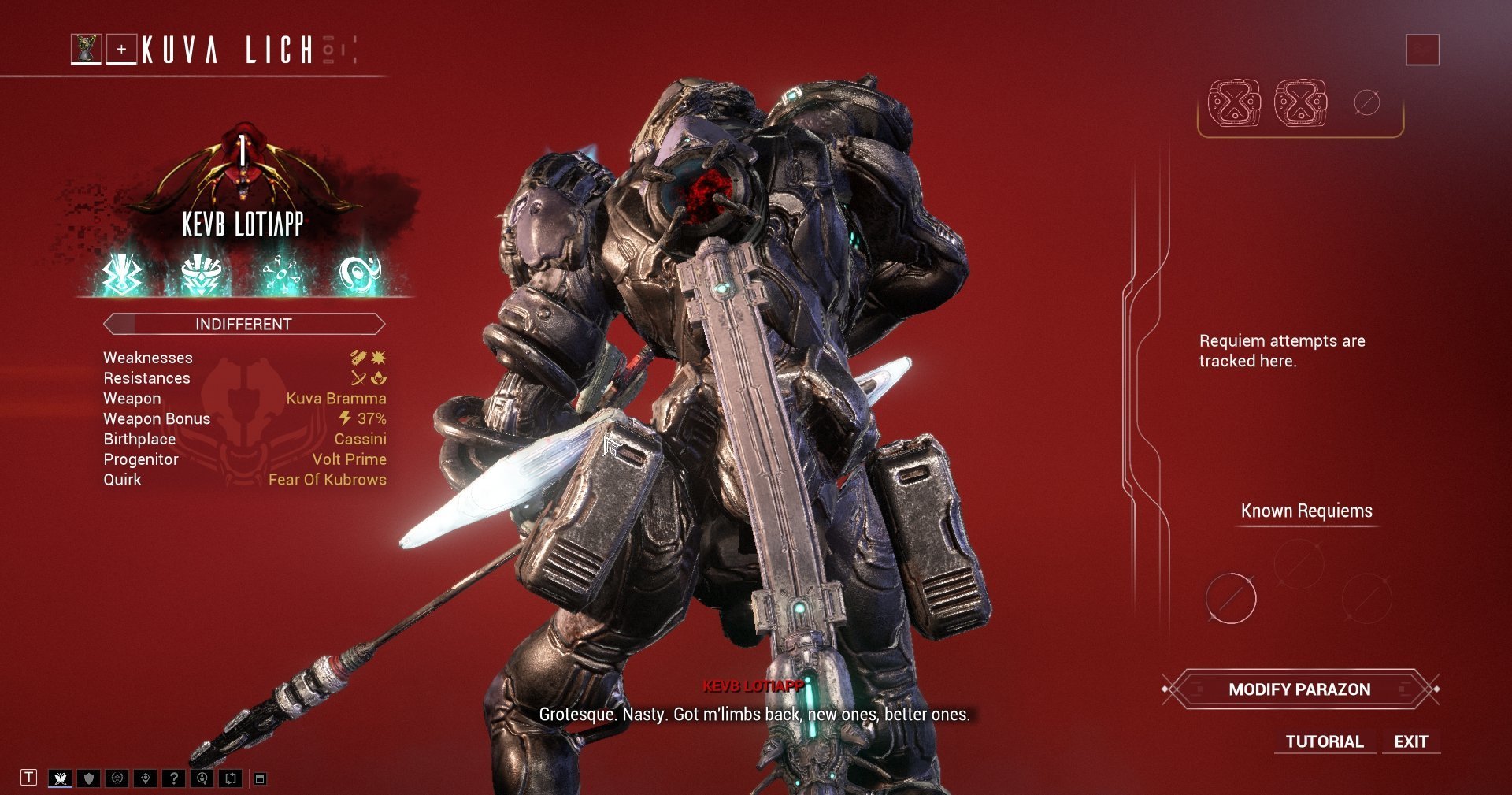Screen dimensions: 1512x795
Task: Click the question mark help icon
Action: [x=173, y=778]
